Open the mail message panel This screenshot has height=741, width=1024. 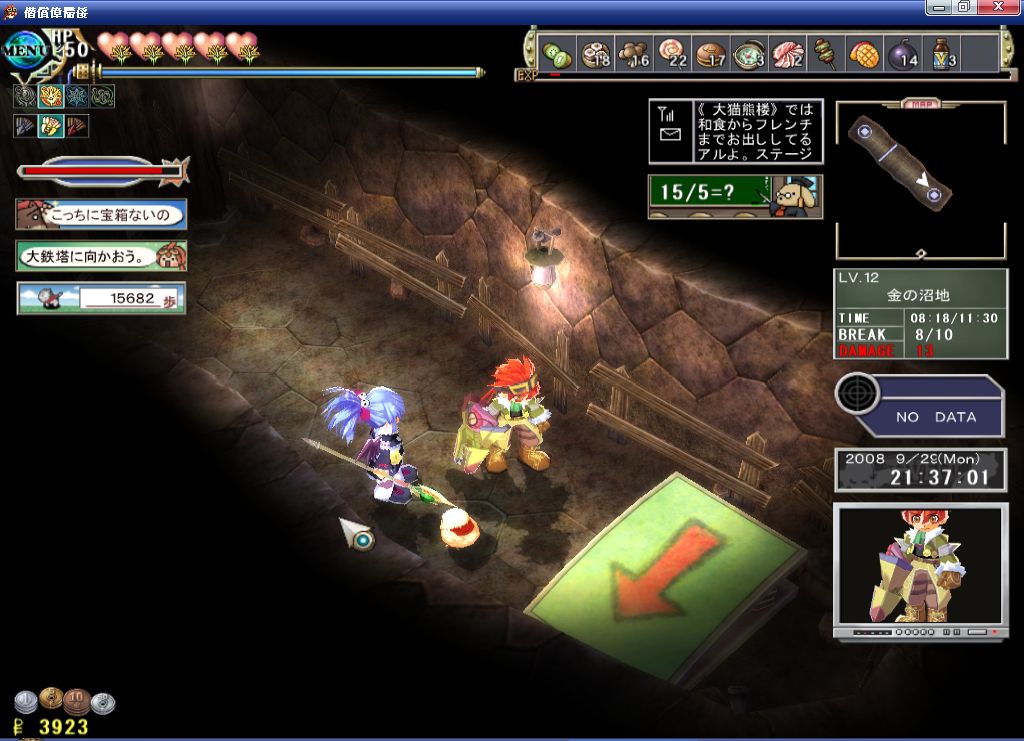(x=736, y=131)
